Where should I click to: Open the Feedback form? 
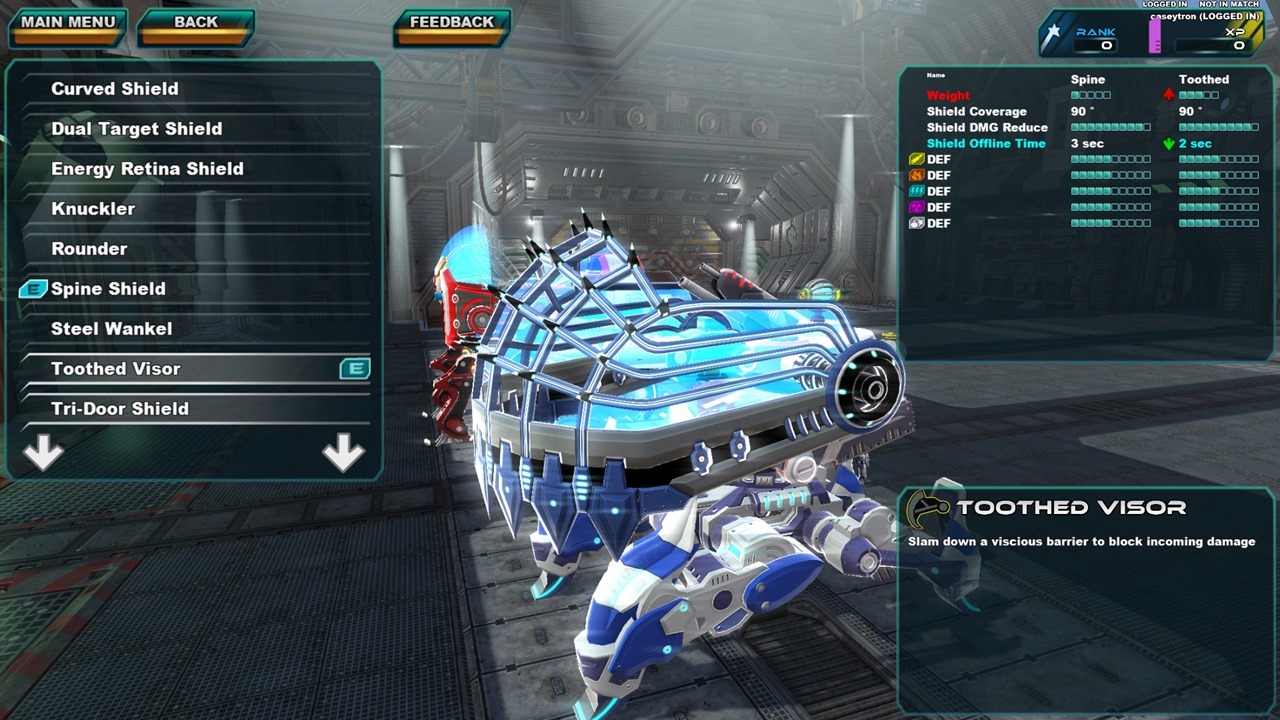point(452,23)
